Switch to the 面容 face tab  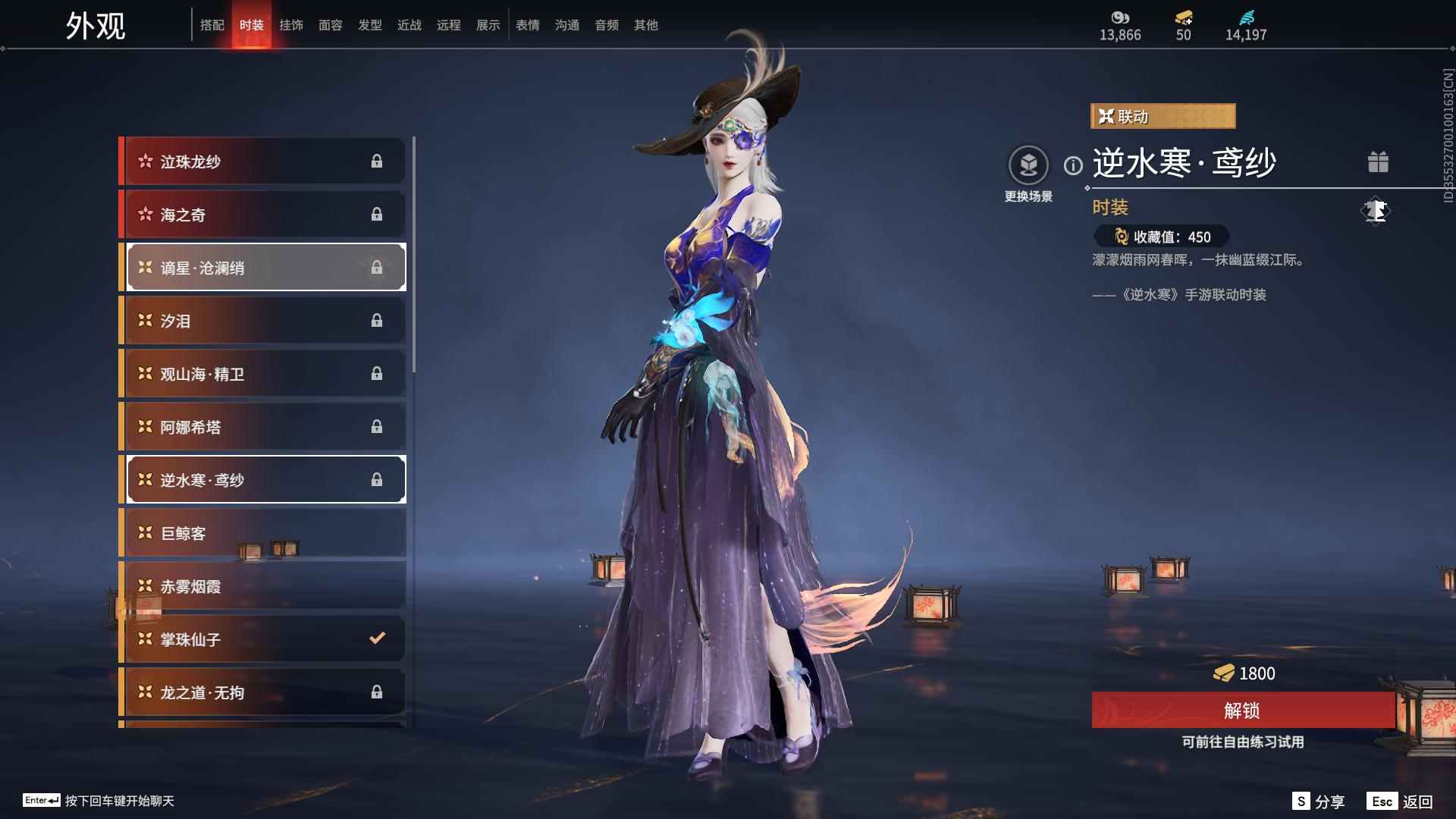click(x=330, y=25)
